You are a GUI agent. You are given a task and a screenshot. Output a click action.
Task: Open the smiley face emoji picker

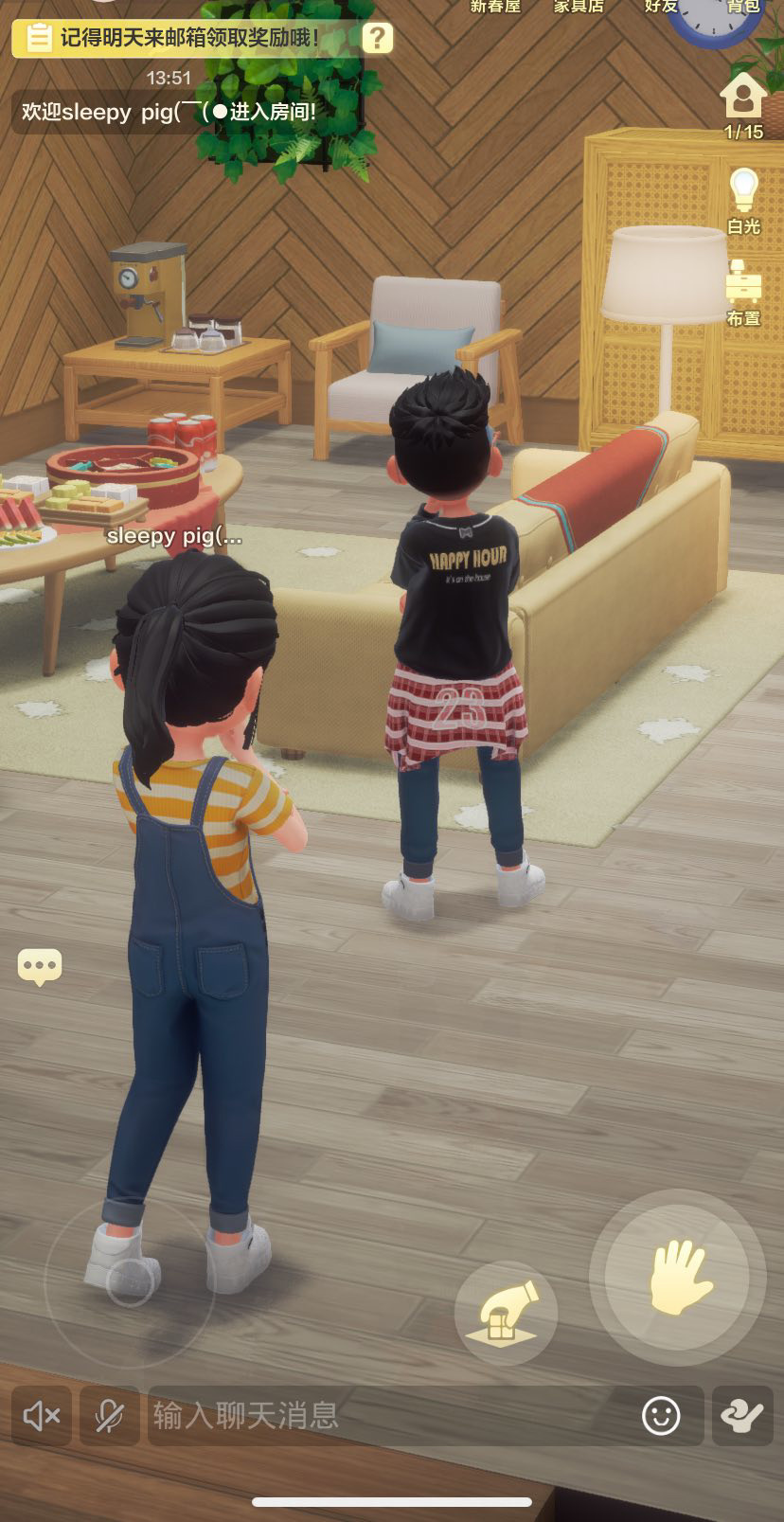pos(661,1416)
